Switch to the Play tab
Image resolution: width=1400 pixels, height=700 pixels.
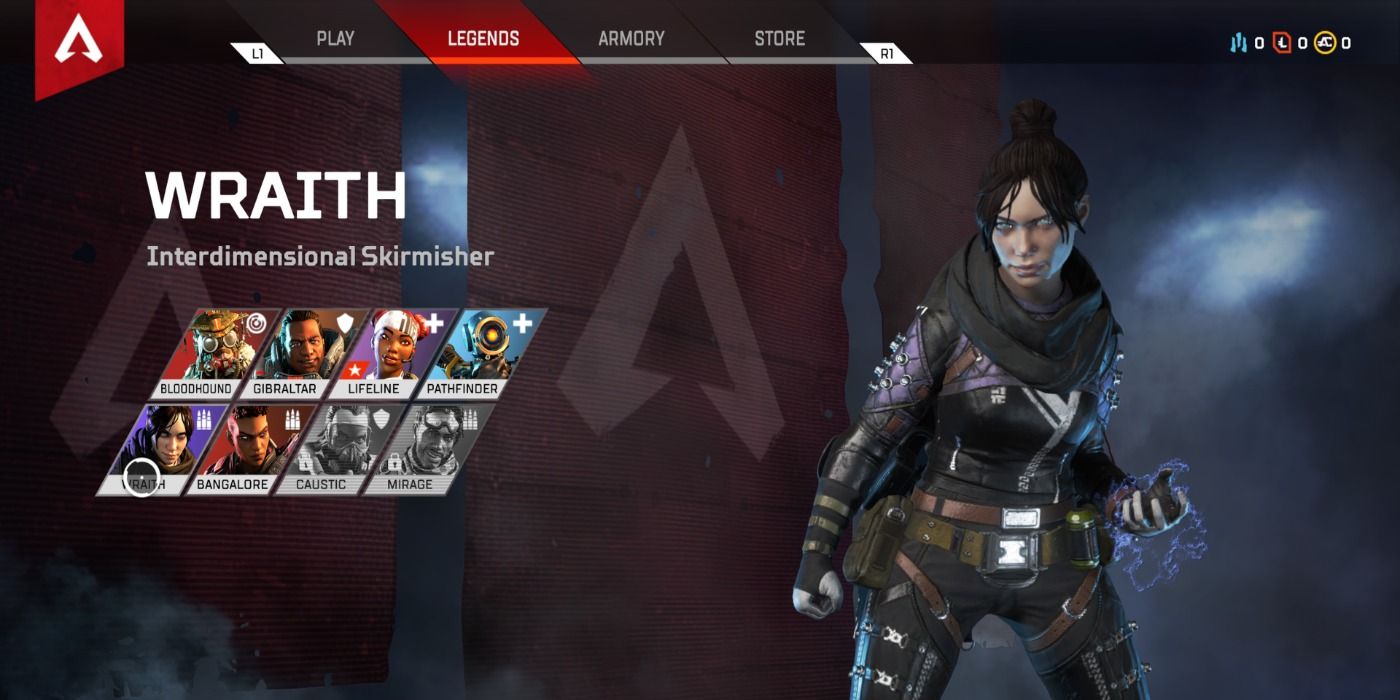(335, 39)
